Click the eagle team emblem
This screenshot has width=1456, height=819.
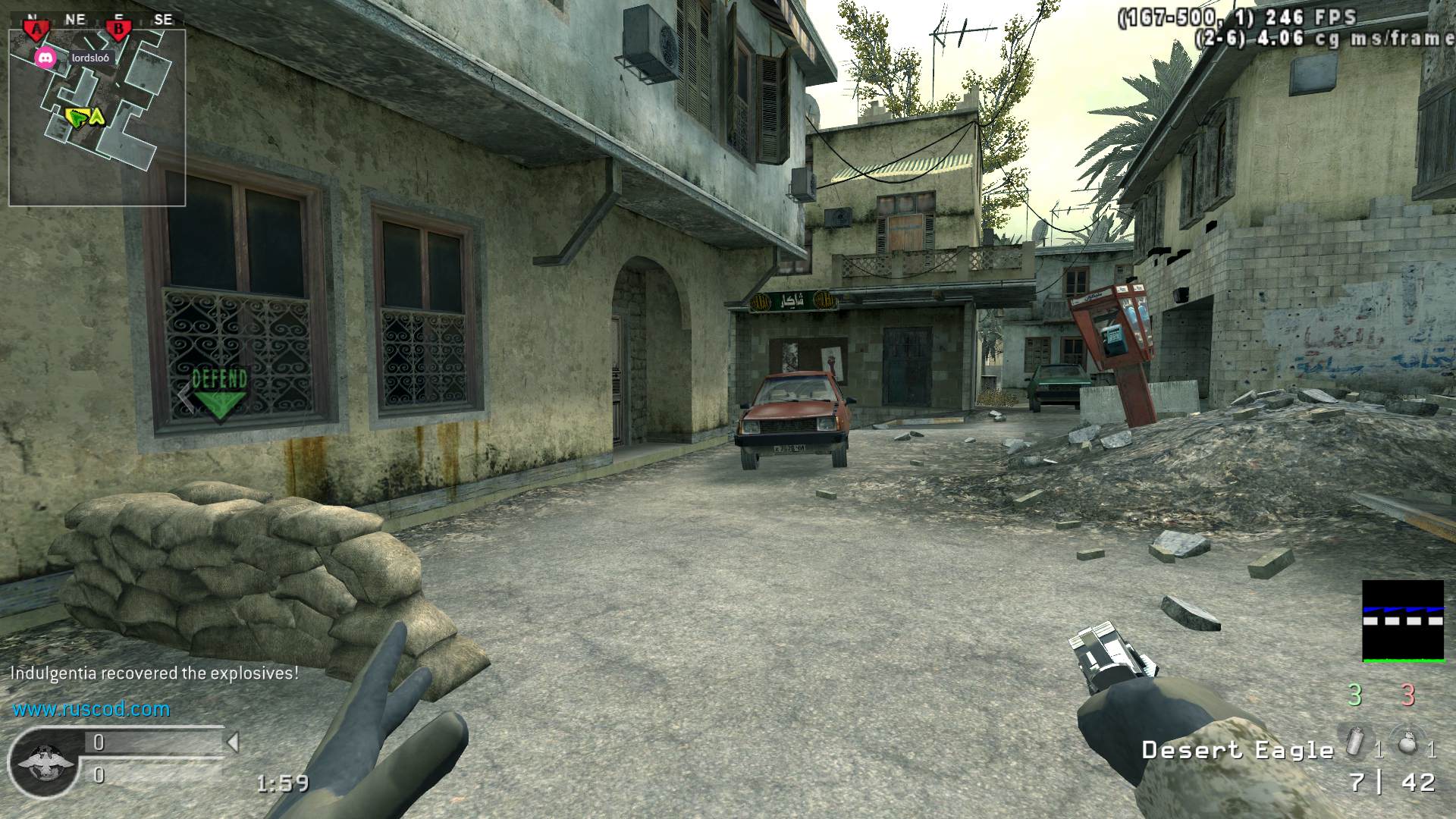pos(44,761)
